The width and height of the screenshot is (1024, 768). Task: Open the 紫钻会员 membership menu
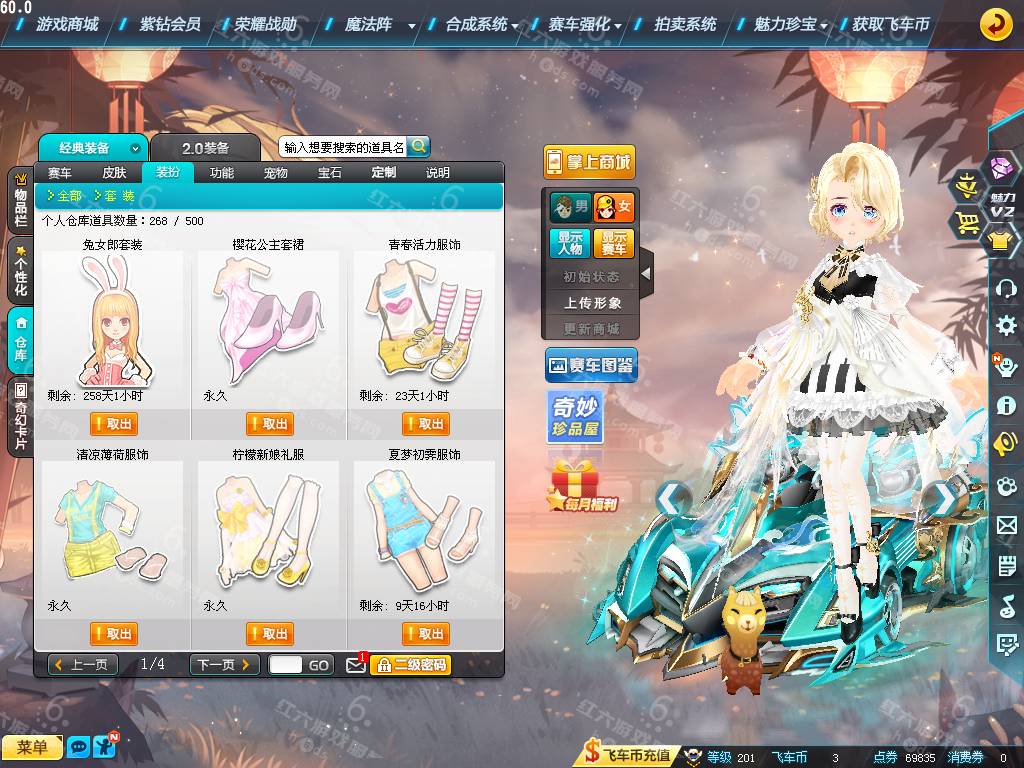170,24
